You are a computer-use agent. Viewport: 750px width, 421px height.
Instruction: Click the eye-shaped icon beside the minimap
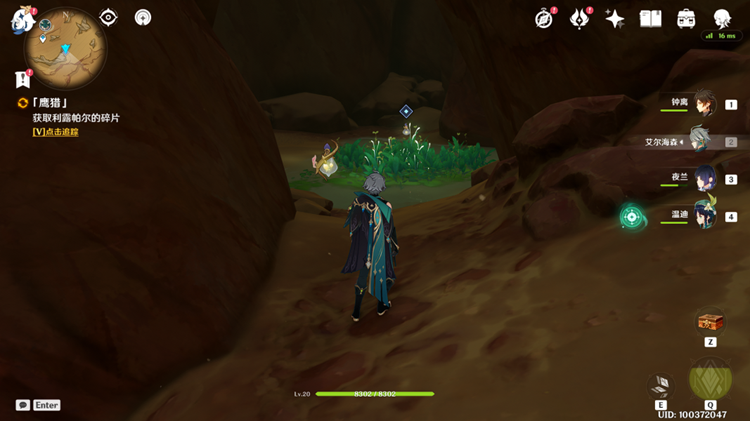109,17
